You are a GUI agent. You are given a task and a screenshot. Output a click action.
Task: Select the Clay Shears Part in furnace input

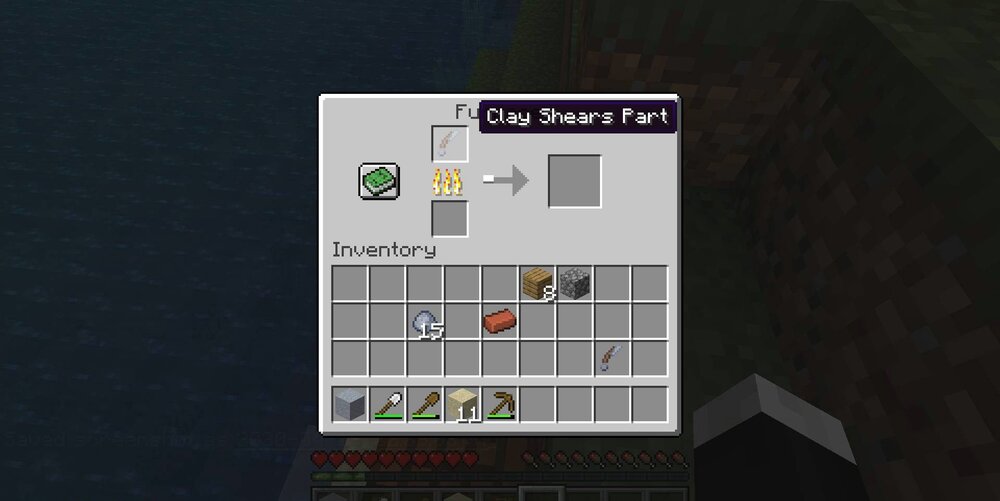pos(450,144)
